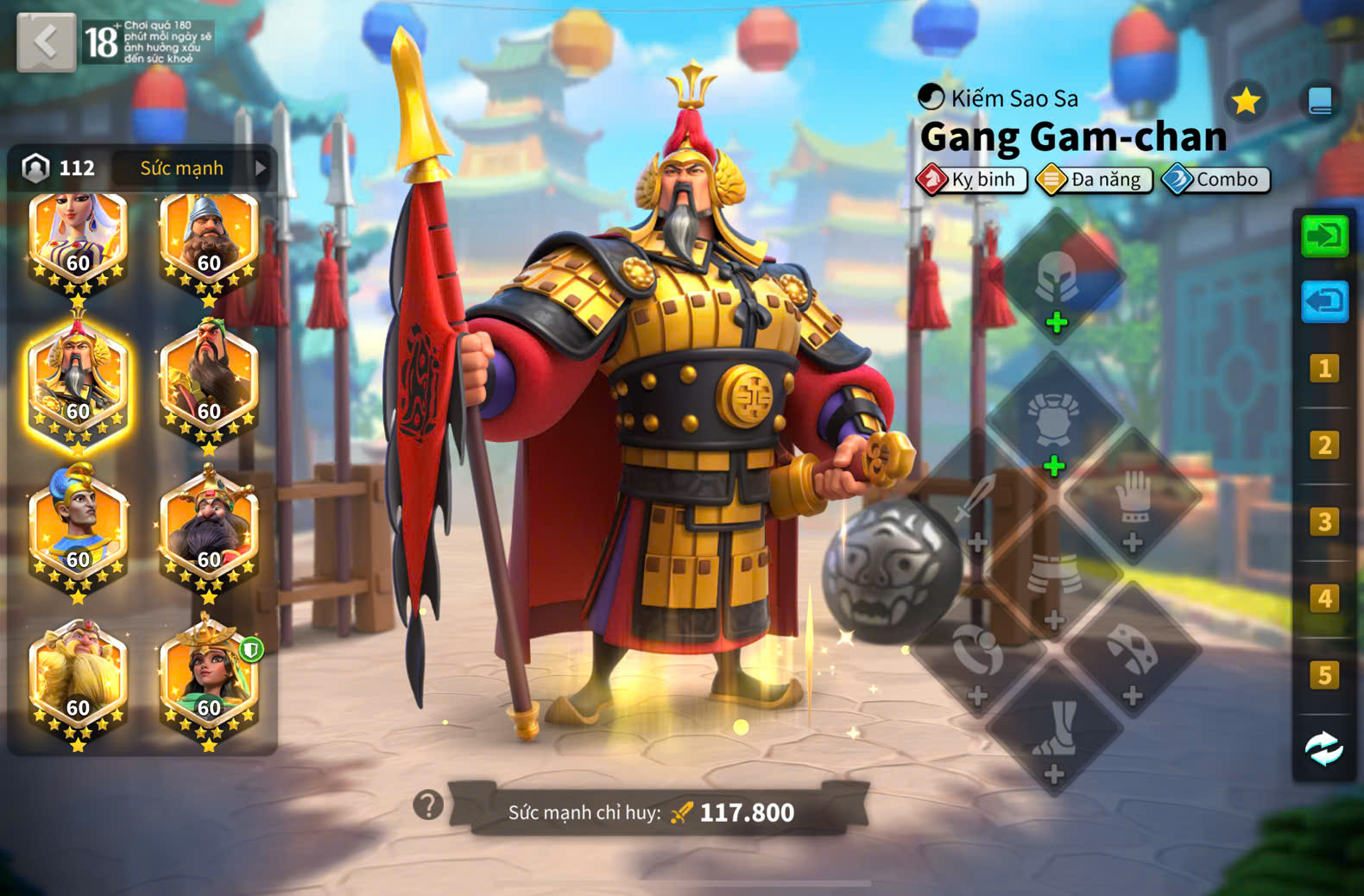Open the question mark help for Sức mạnh chỉ huy
The width and height of the screenshot is (1364, 896).
coord(427,805)
